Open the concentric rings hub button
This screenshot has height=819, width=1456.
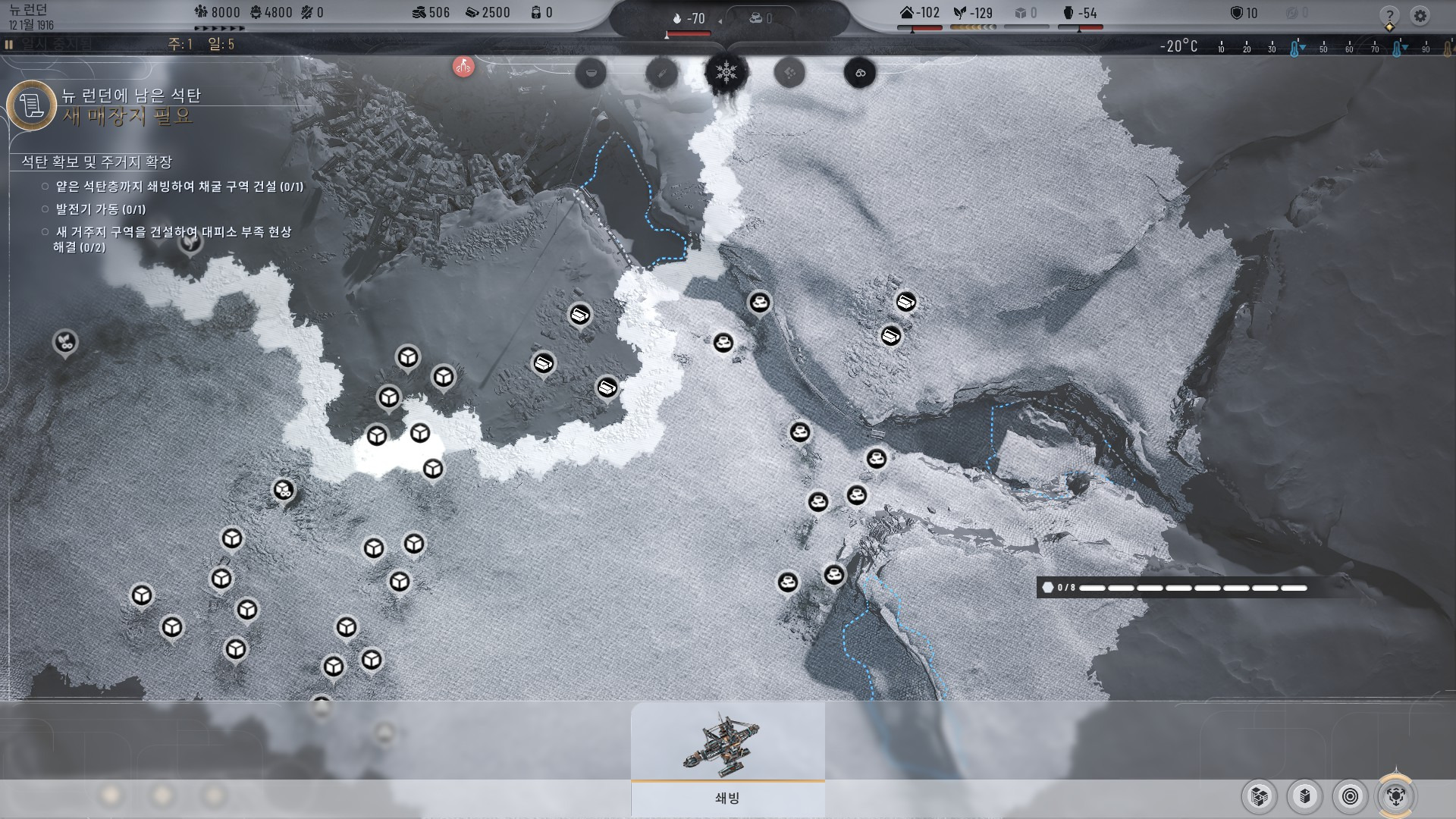tap(1351, 796)
